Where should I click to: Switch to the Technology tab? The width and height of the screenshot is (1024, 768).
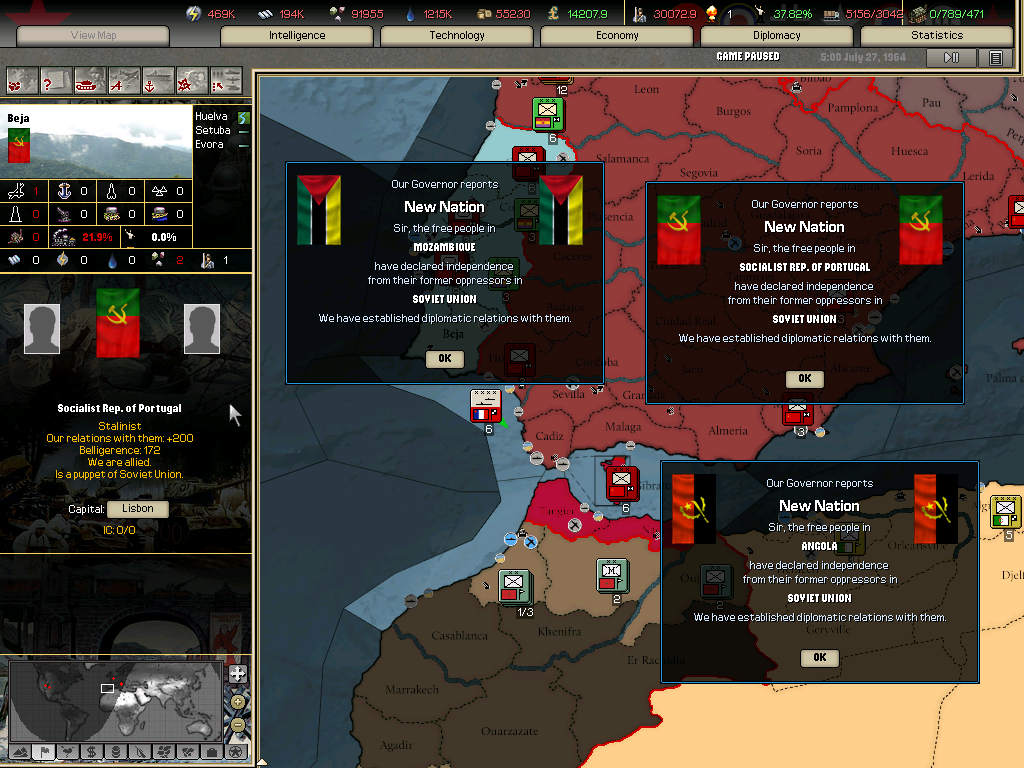coord(457,36)
